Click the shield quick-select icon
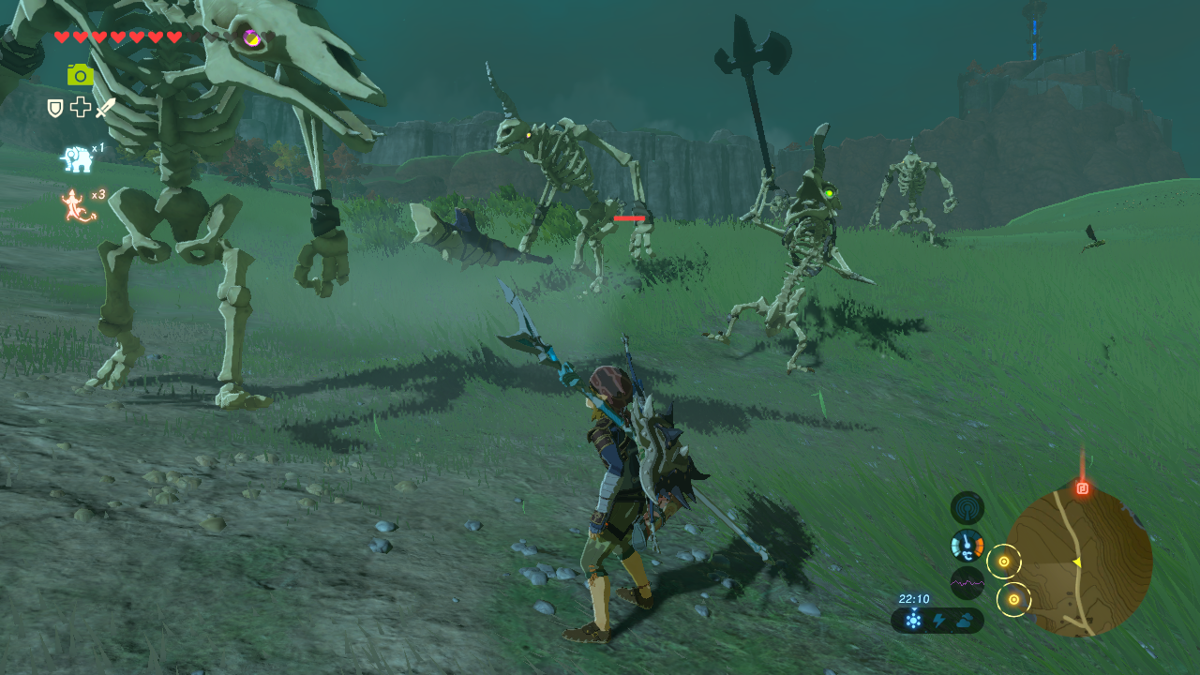This screenshot has width=1200, height=675. coord(56,107)
